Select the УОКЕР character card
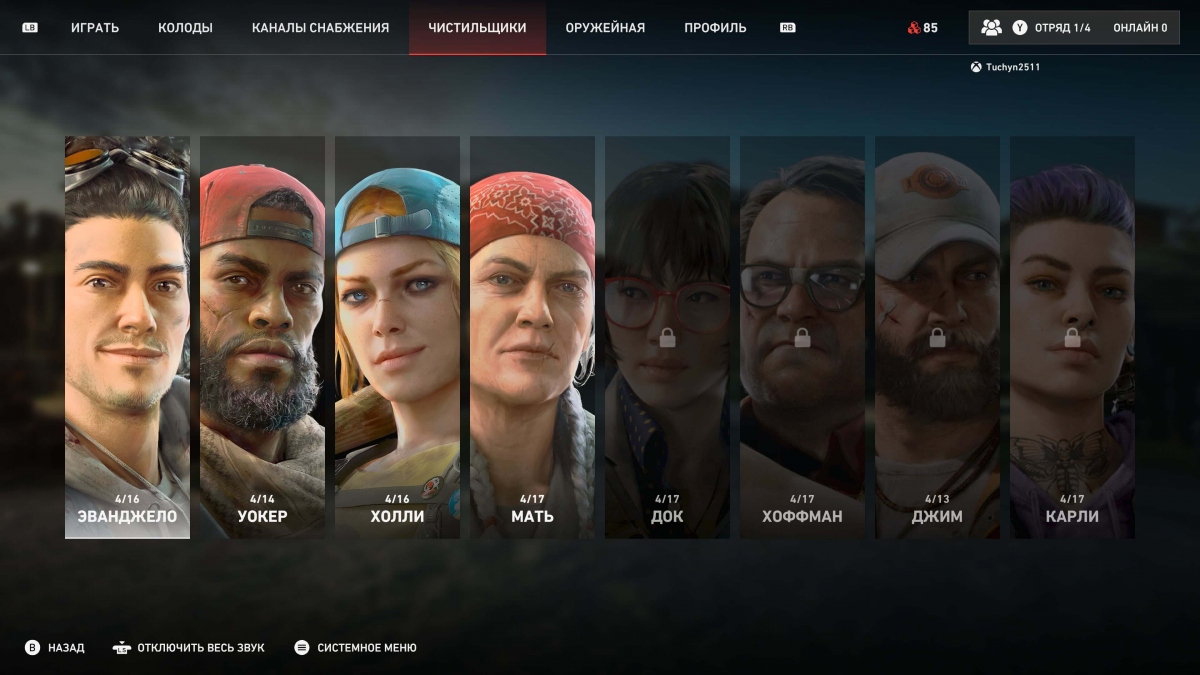Image resolution: width=1200 pixels, height=675 pixels. click(262, 337)
